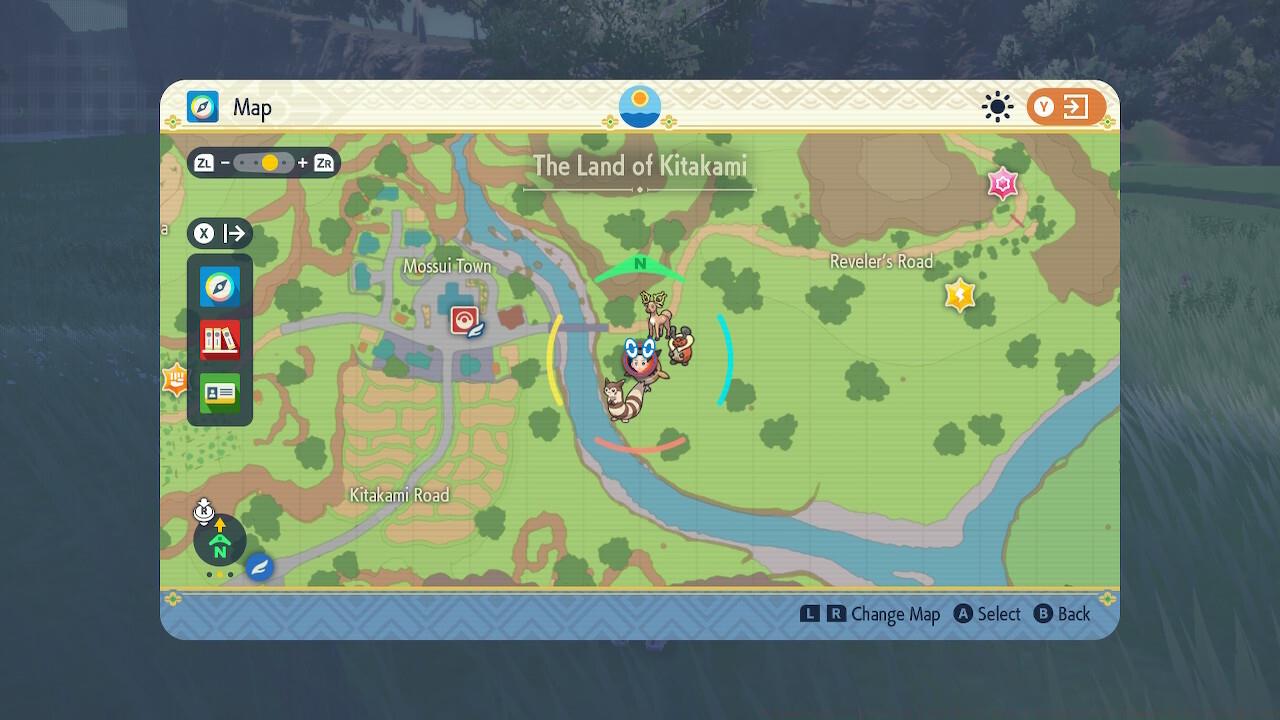The height and width of the screenshot is (720, 1280).
Task: Click the deer Pokémon icon north of the player
Action: point(657,310)
